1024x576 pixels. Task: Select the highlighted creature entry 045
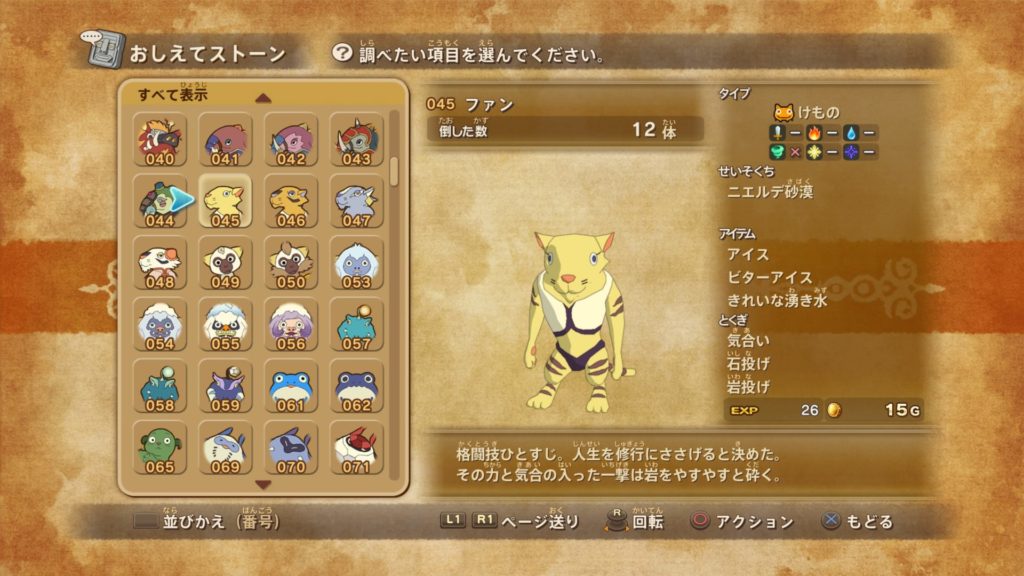click(x=226, y=202)
